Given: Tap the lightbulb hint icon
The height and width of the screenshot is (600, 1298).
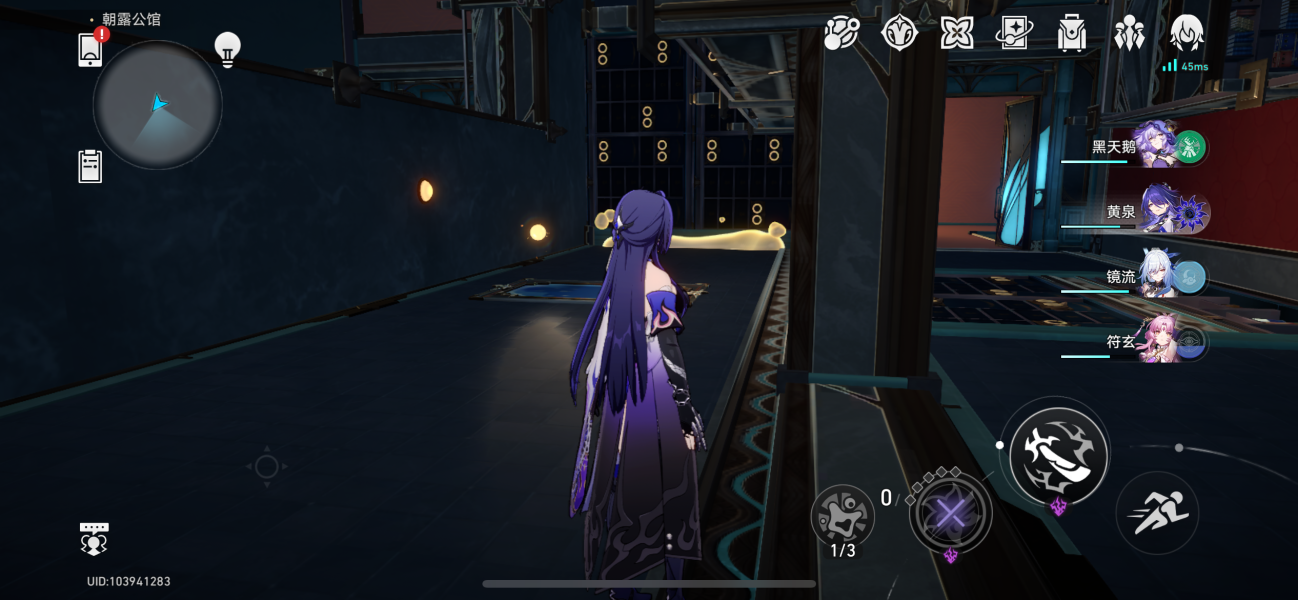Looking at the screenshot, I should pyautogui.click(x=228, y=49).
